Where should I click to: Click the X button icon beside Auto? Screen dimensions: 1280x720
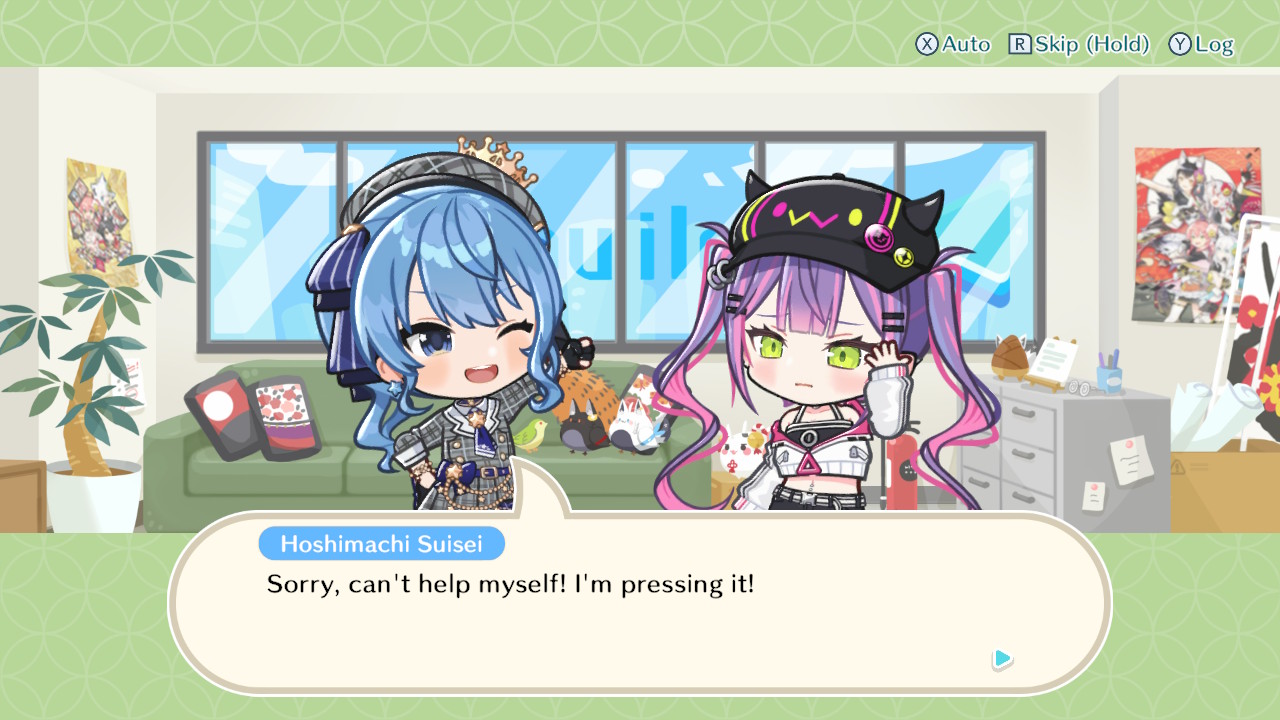pos(927,44)
